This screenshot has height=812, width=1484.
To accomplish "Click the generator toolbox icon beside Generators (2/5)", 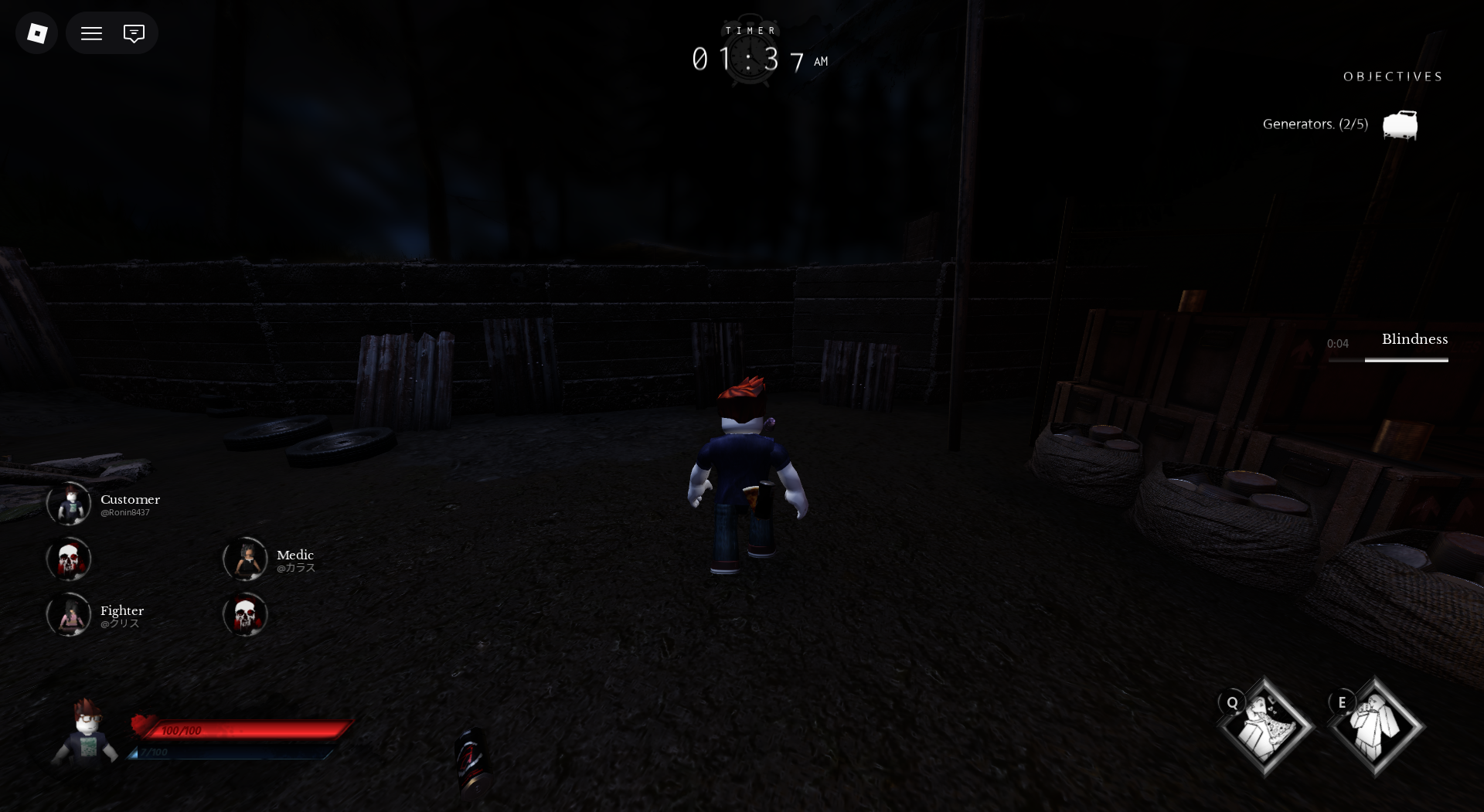I will pyautogui.click(x=1399, y=125).
